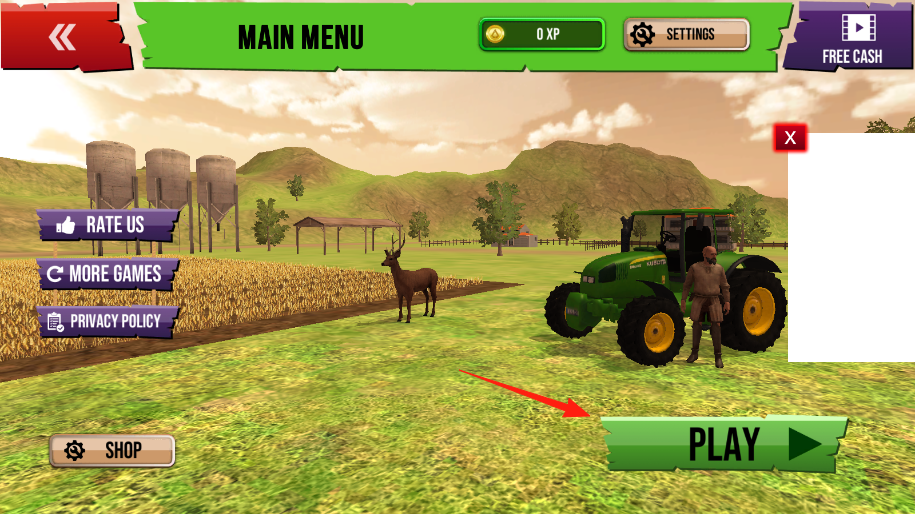Close the ad panel with the red X

point(790,138)
